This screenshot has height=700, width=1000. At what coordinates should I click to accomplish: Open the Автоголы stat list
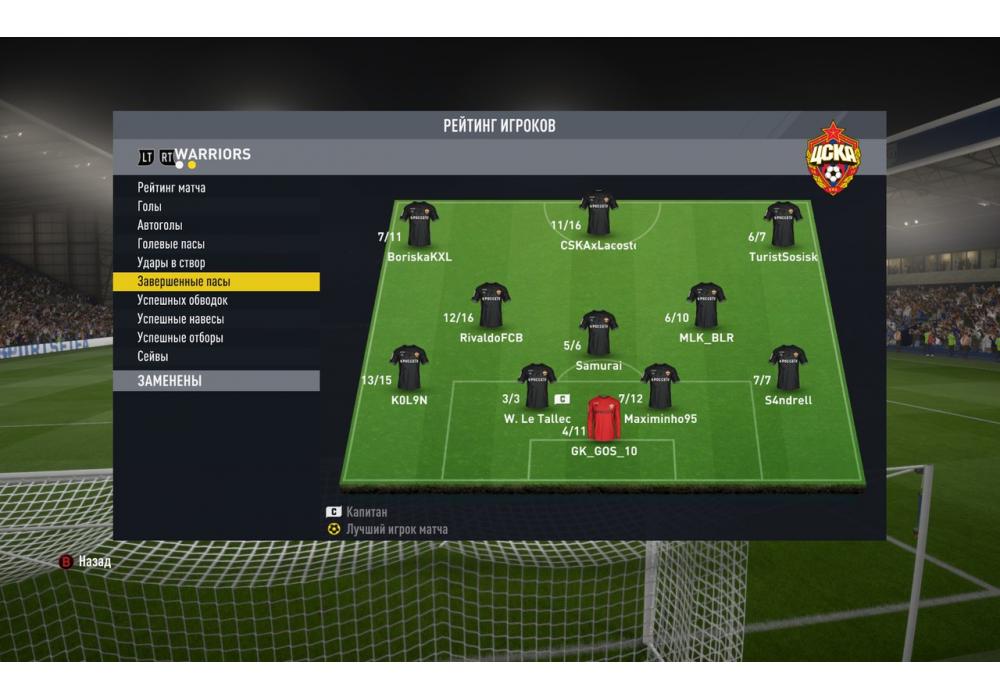(x=160, y=226)
